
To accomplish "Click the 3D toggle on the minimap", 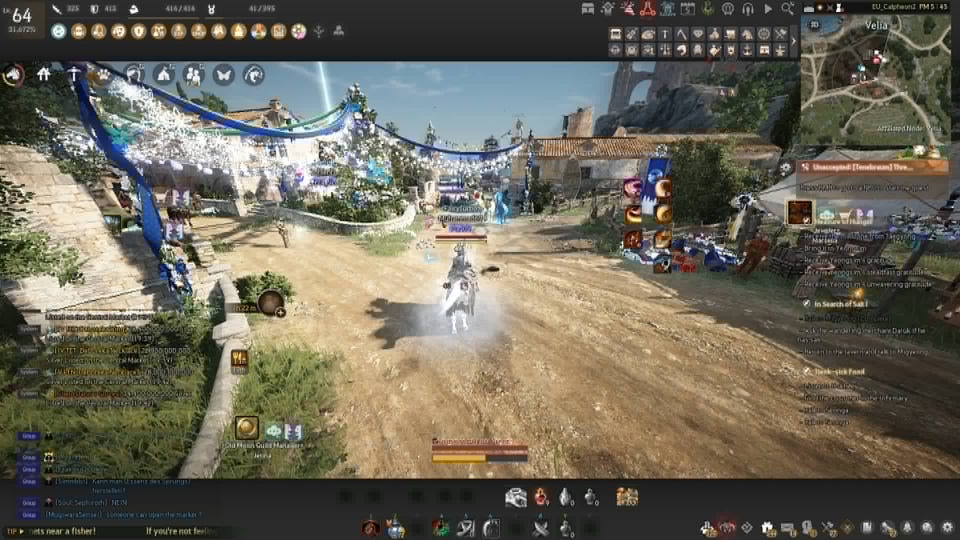I will (813, 23).
